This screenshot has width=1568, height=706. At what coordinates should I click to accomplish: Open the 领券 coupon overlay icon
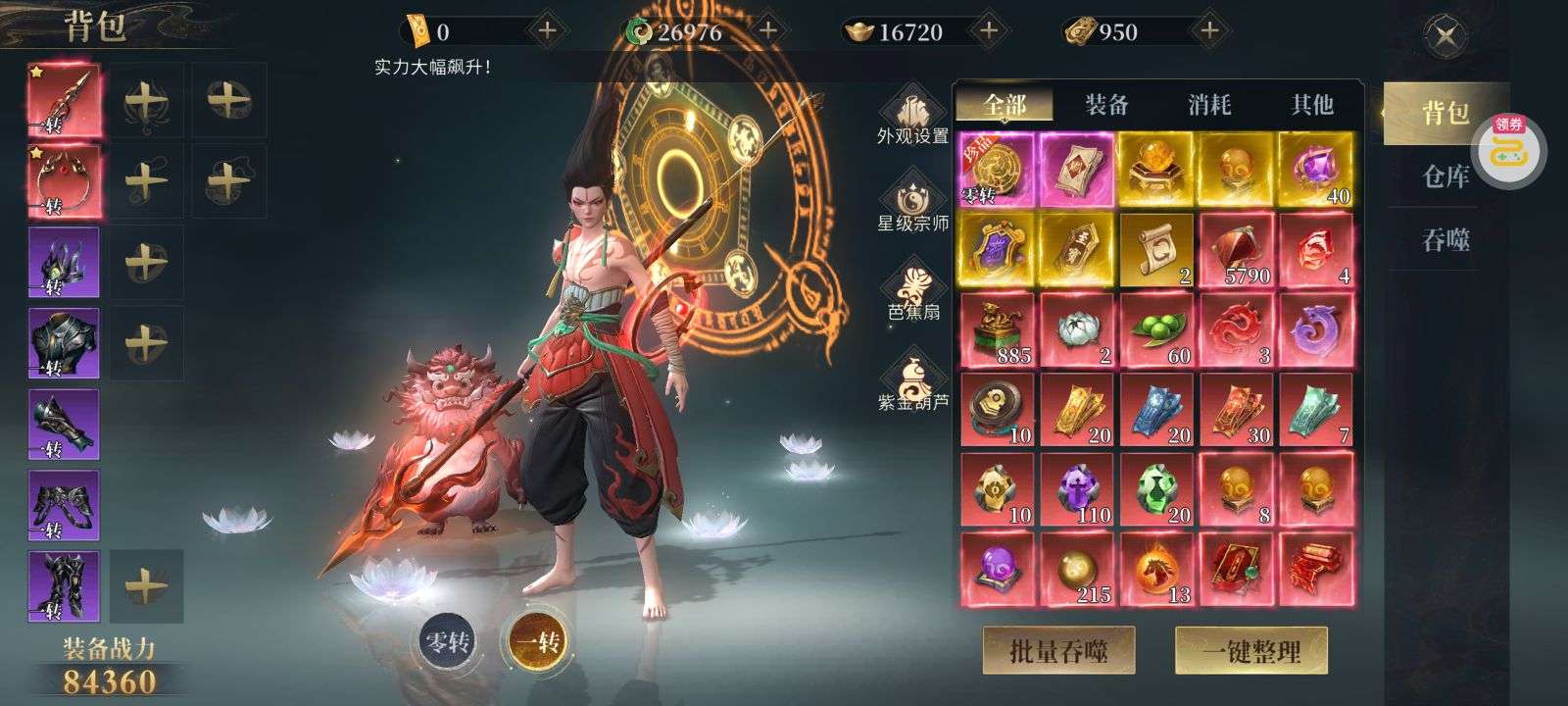point(1509,149)
